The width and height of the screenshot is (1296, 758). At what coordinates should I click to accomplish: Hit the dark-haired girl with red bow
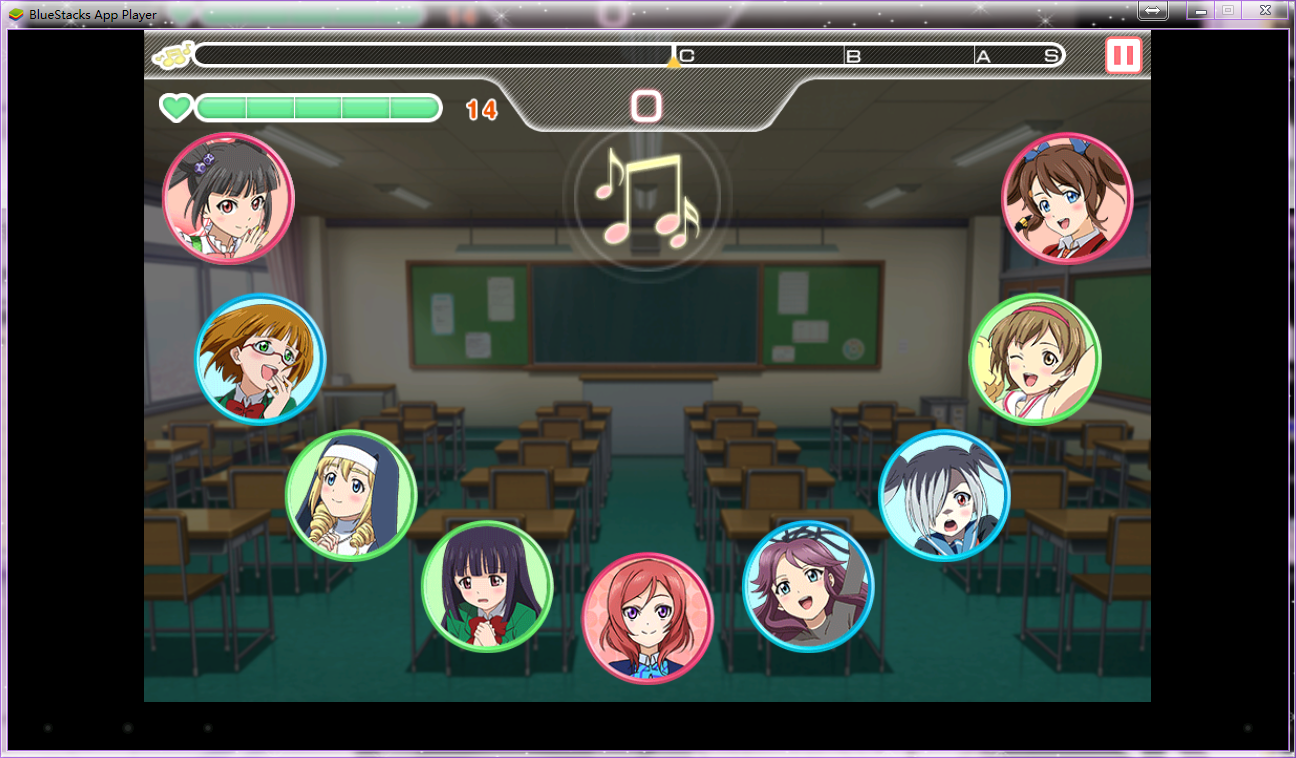pyautogui.click(x=487, y=586)
